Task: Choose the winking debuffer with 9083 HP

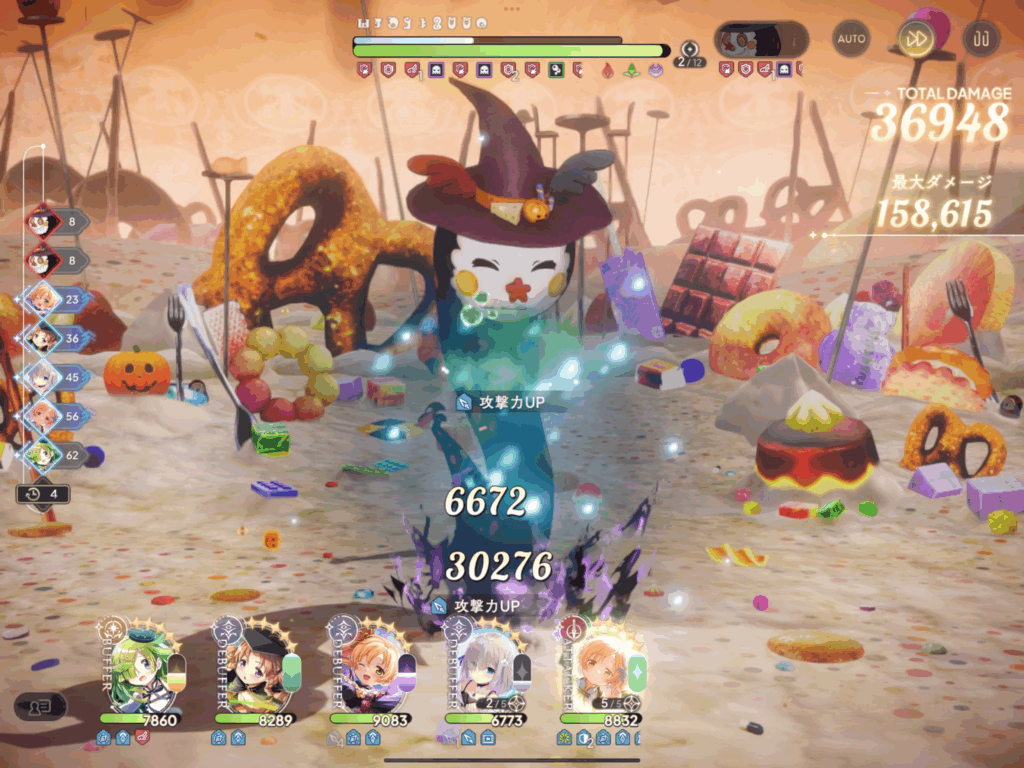Action: click(x=370, y=667)
